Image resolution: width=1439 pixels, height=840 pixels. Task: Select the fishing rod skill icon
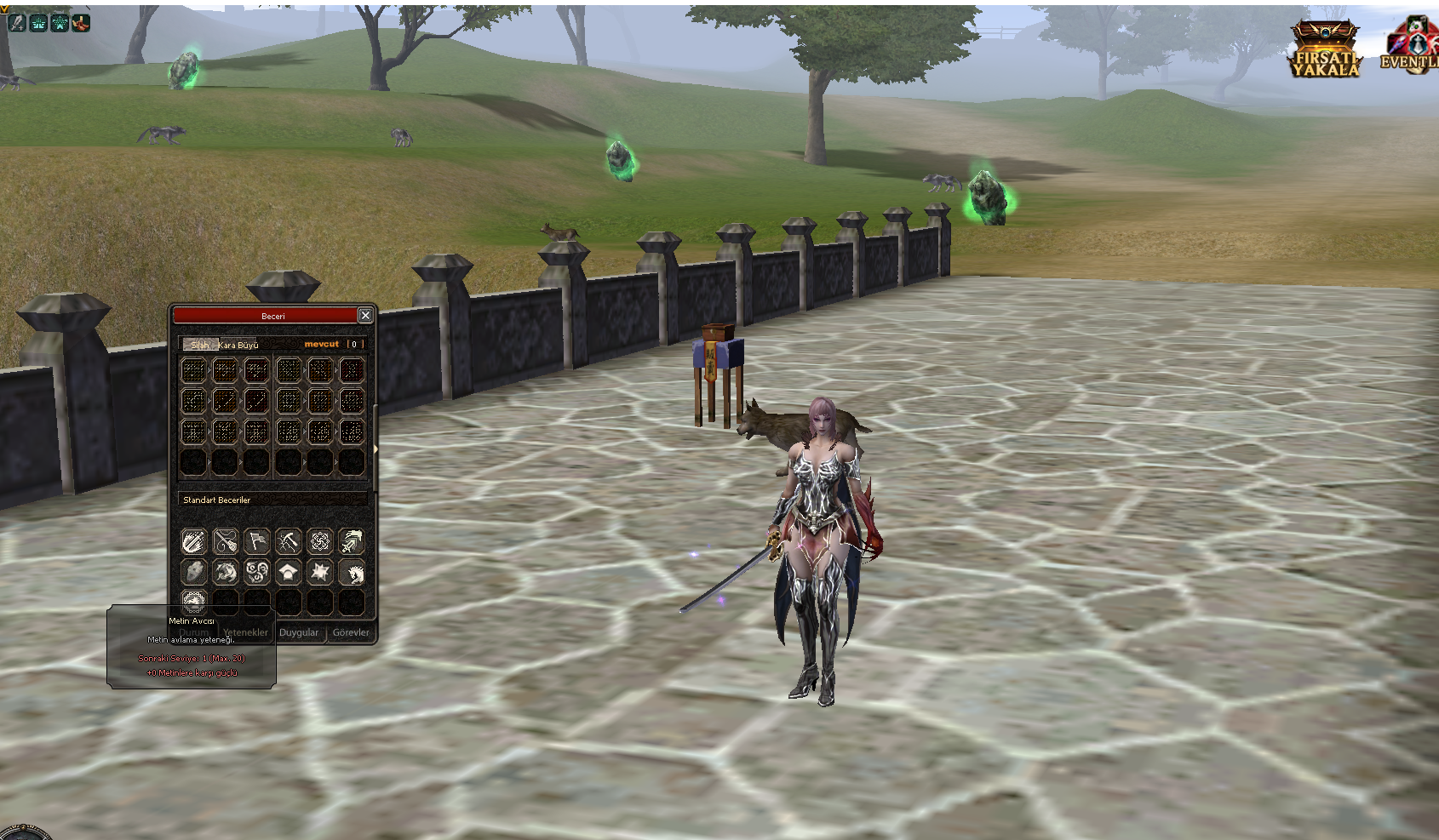226,541
